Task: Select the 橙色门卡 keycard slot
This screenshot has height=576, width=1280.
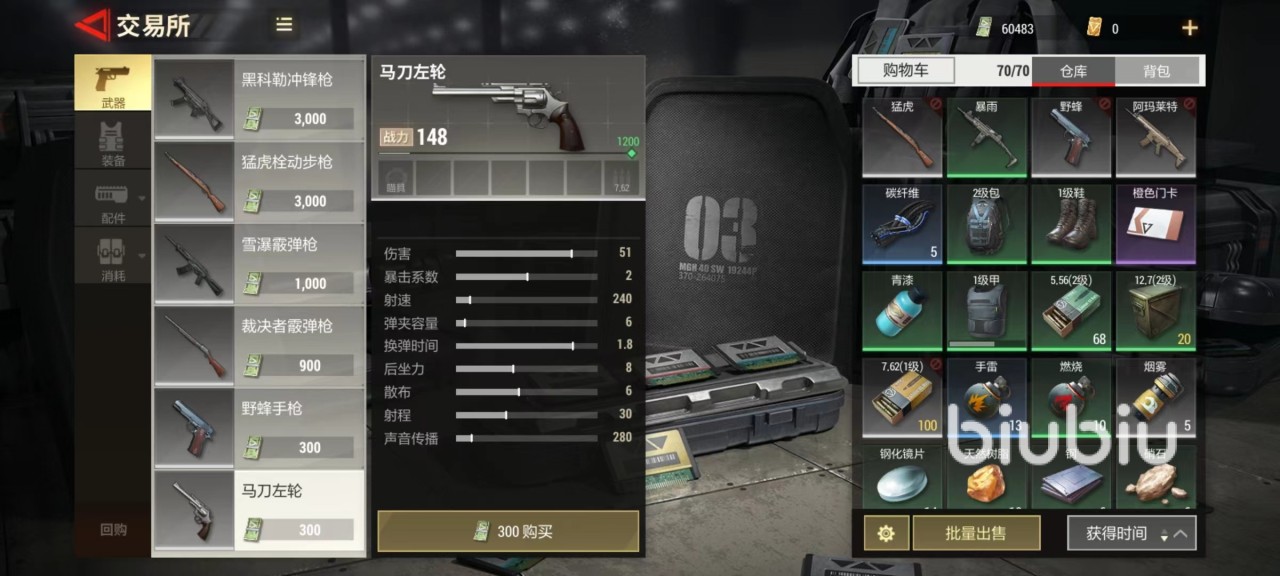Action: (1156, 222)
